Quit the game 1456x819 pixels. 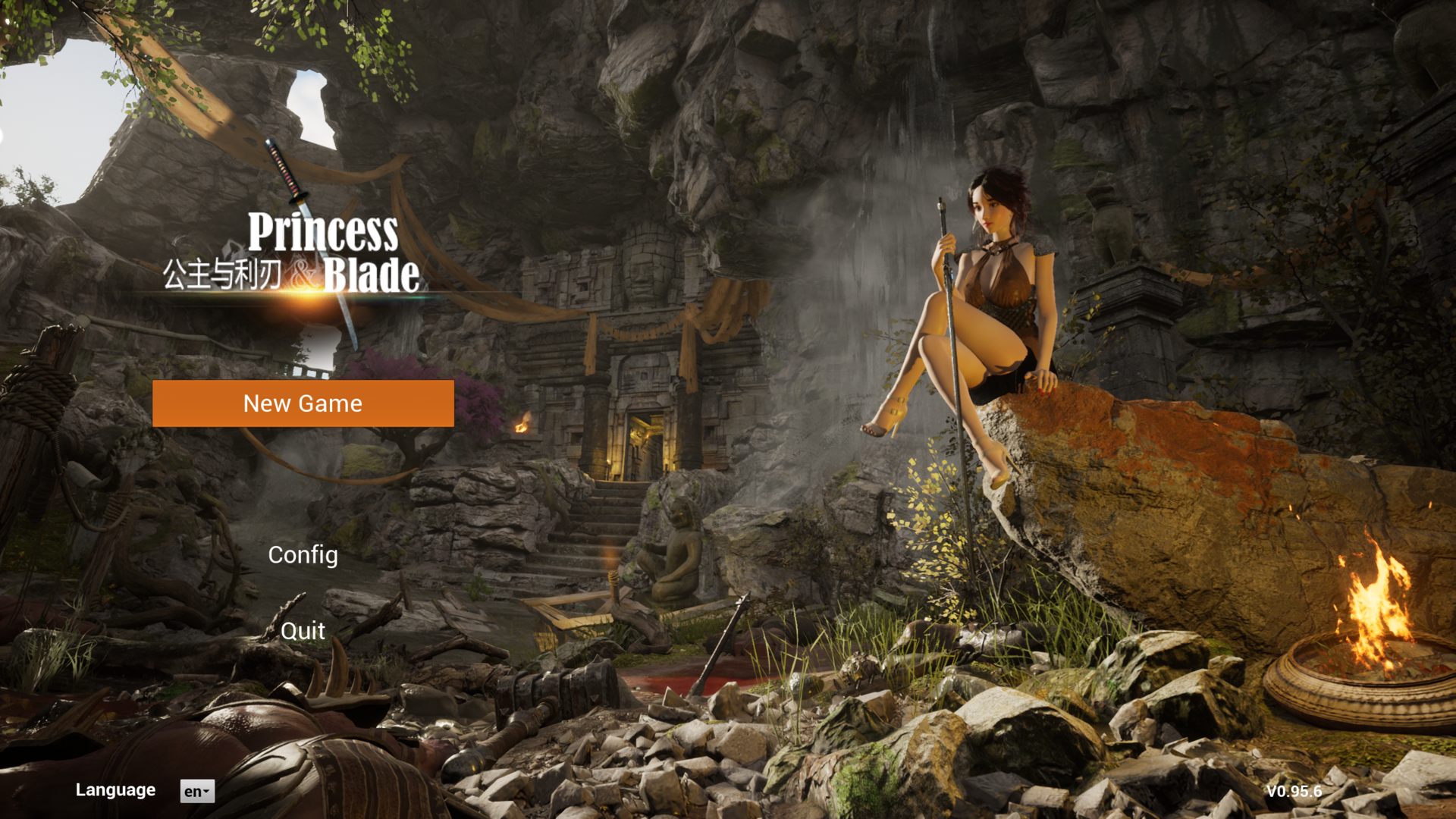point(303,631)
